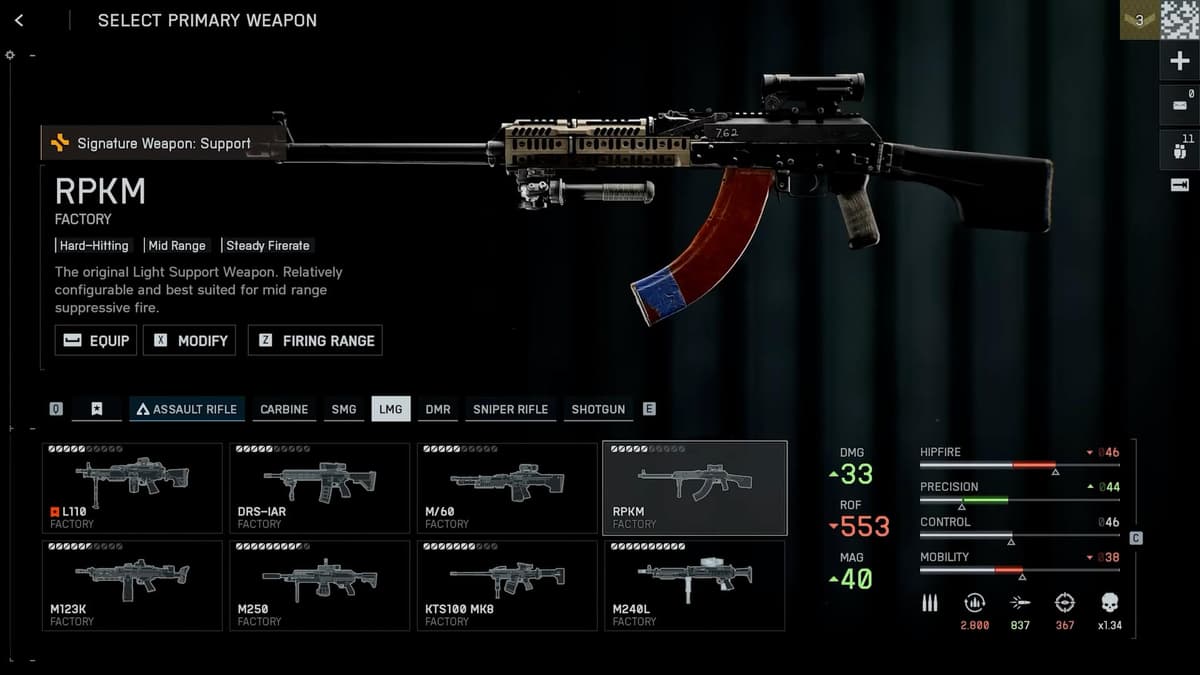Choose the L110 weapon tile
The width and height of the screenshot is (1200, 675).
pos(132,488)
